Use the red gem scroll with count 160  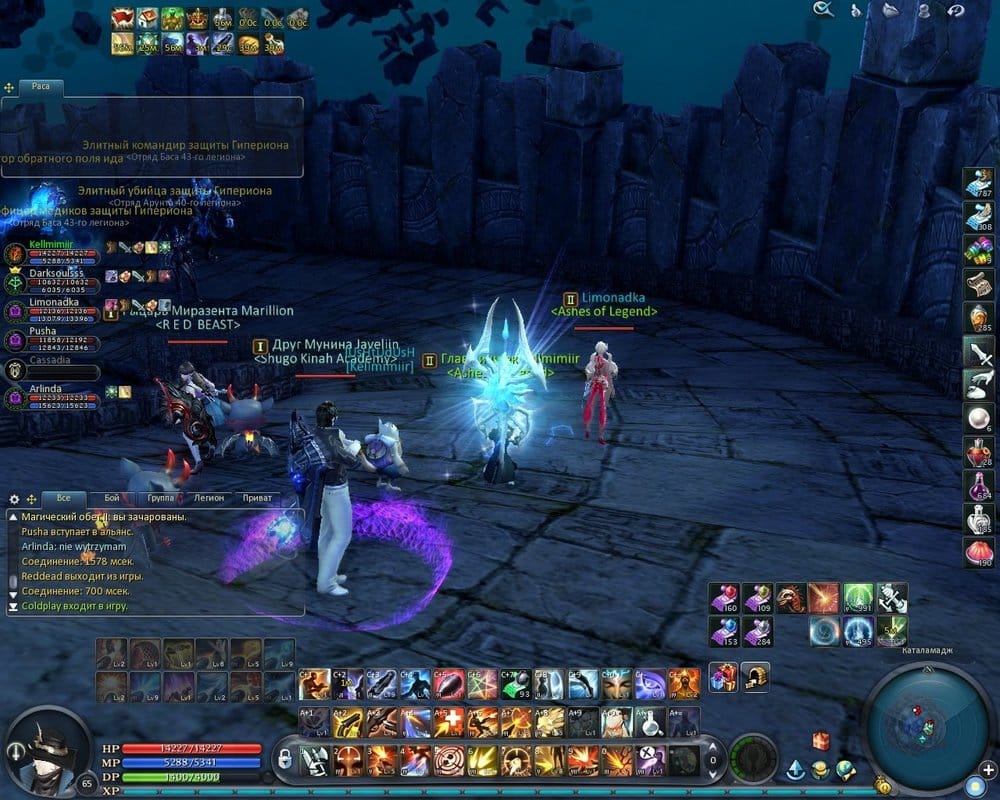[724, 598]
